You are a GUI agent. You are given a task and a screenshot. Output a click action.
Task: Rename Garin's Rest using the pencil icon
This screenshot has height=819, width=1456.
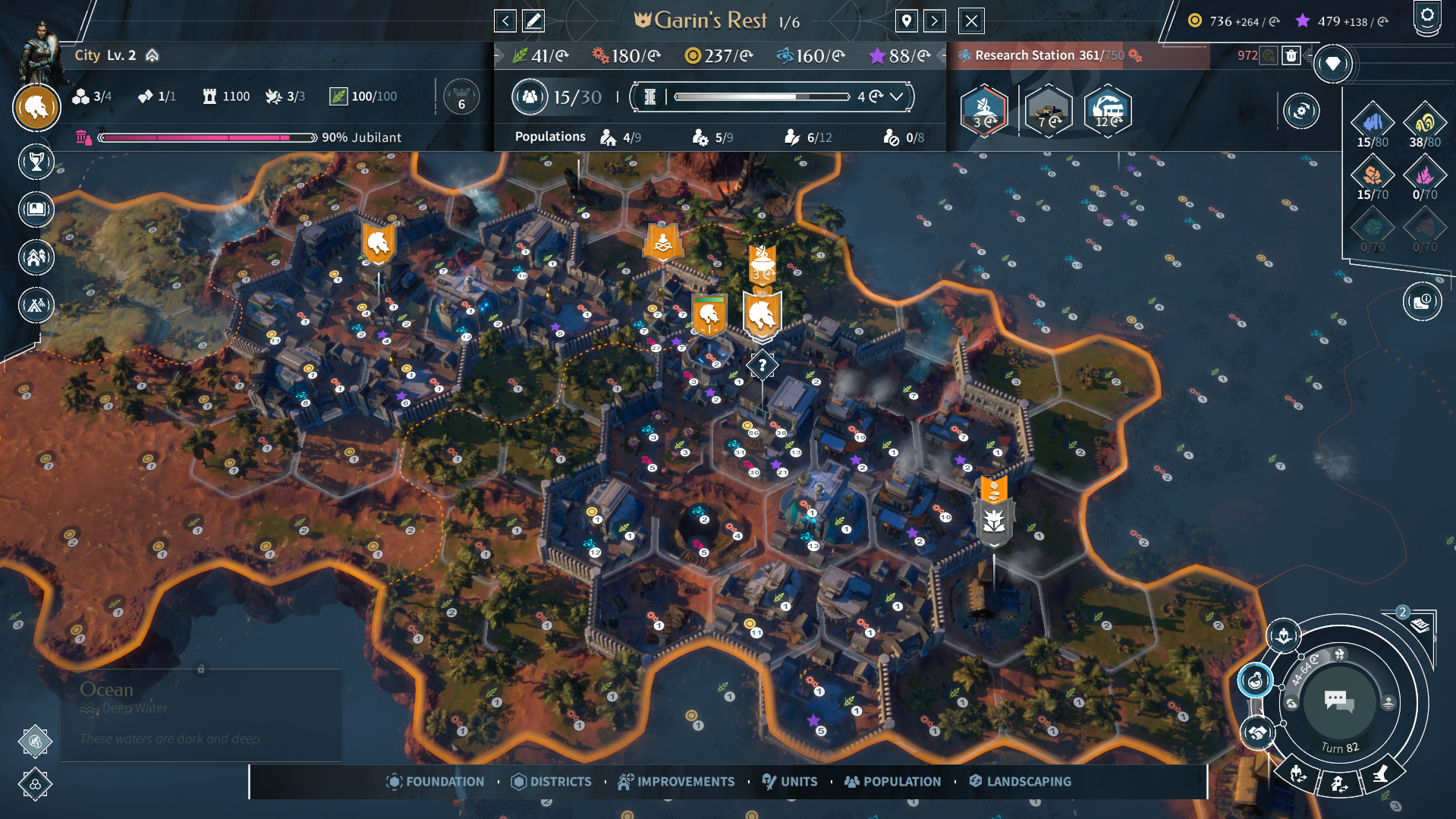point(533,20)
